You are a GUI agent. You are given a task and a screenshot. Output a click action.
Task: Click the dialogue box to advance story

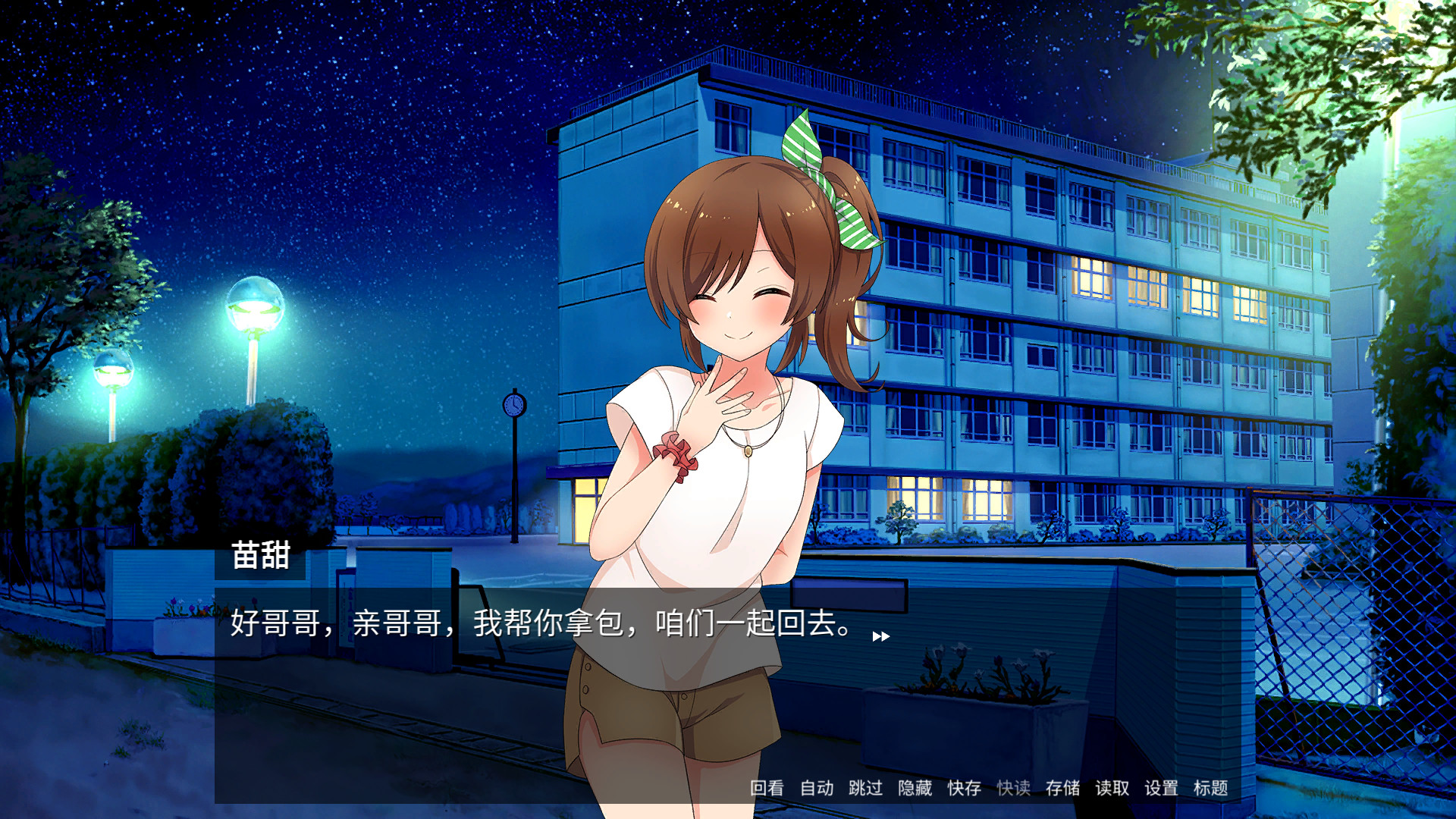(455, 667)
